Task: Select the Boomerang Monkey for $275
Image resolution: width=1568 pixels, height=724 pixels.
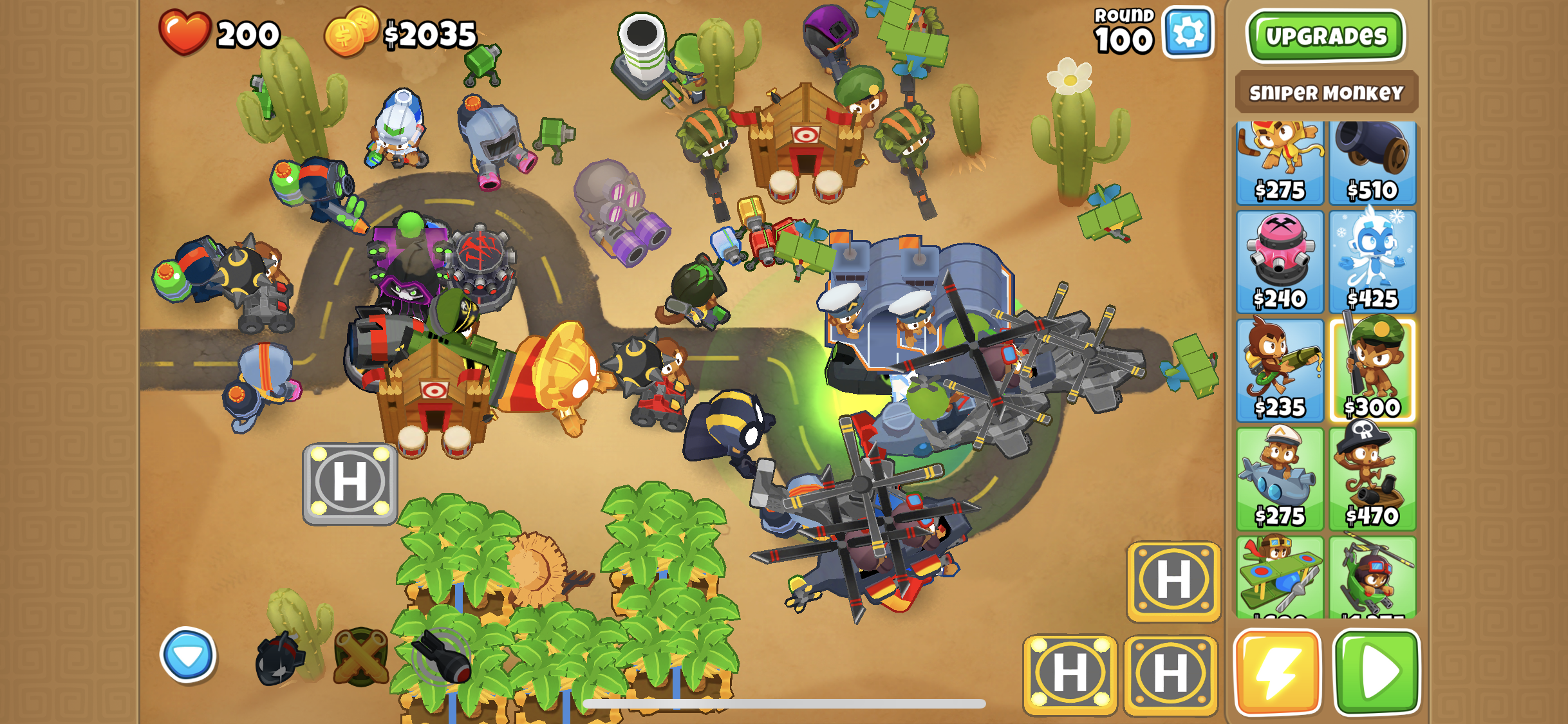Action: pyautogui.click(x=1280, y=163)
